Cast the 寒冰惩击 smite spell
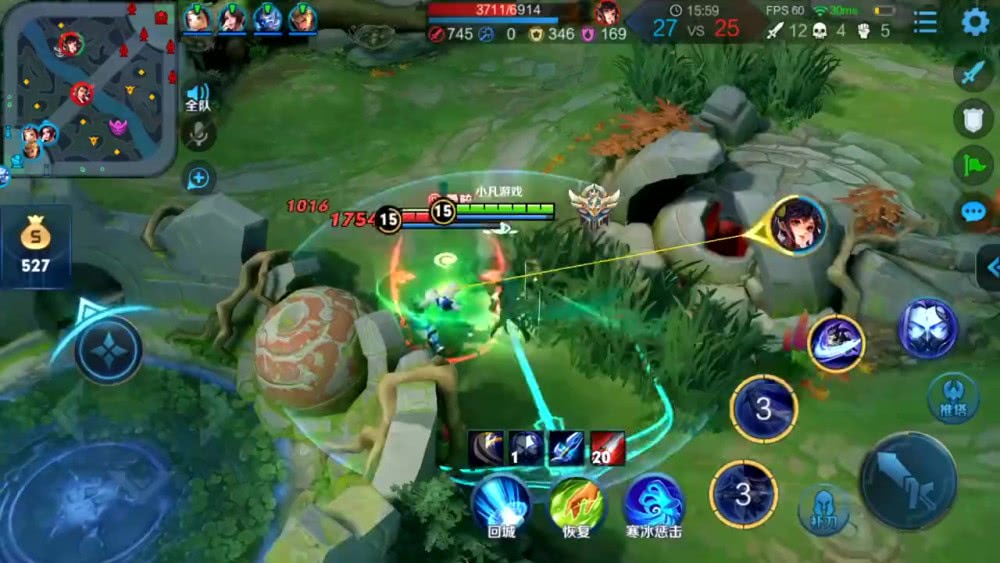Screen dimensions: 1000x563 click(654, 503)
